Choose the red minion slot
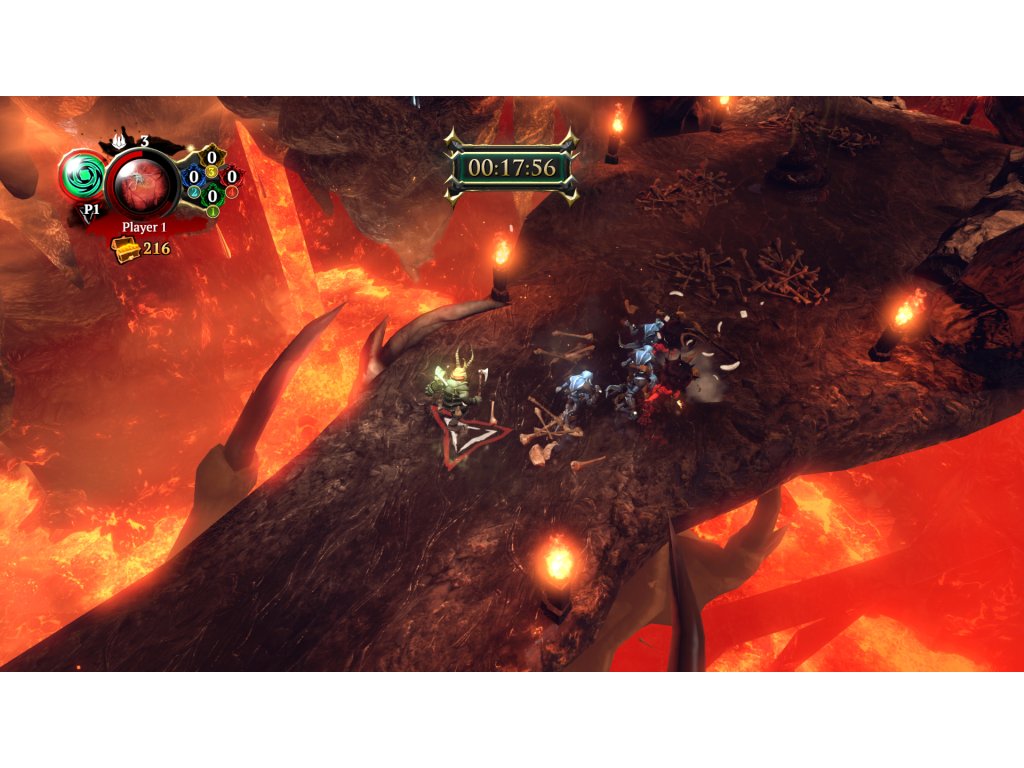The image size is (1024, 768). (231, 178)
